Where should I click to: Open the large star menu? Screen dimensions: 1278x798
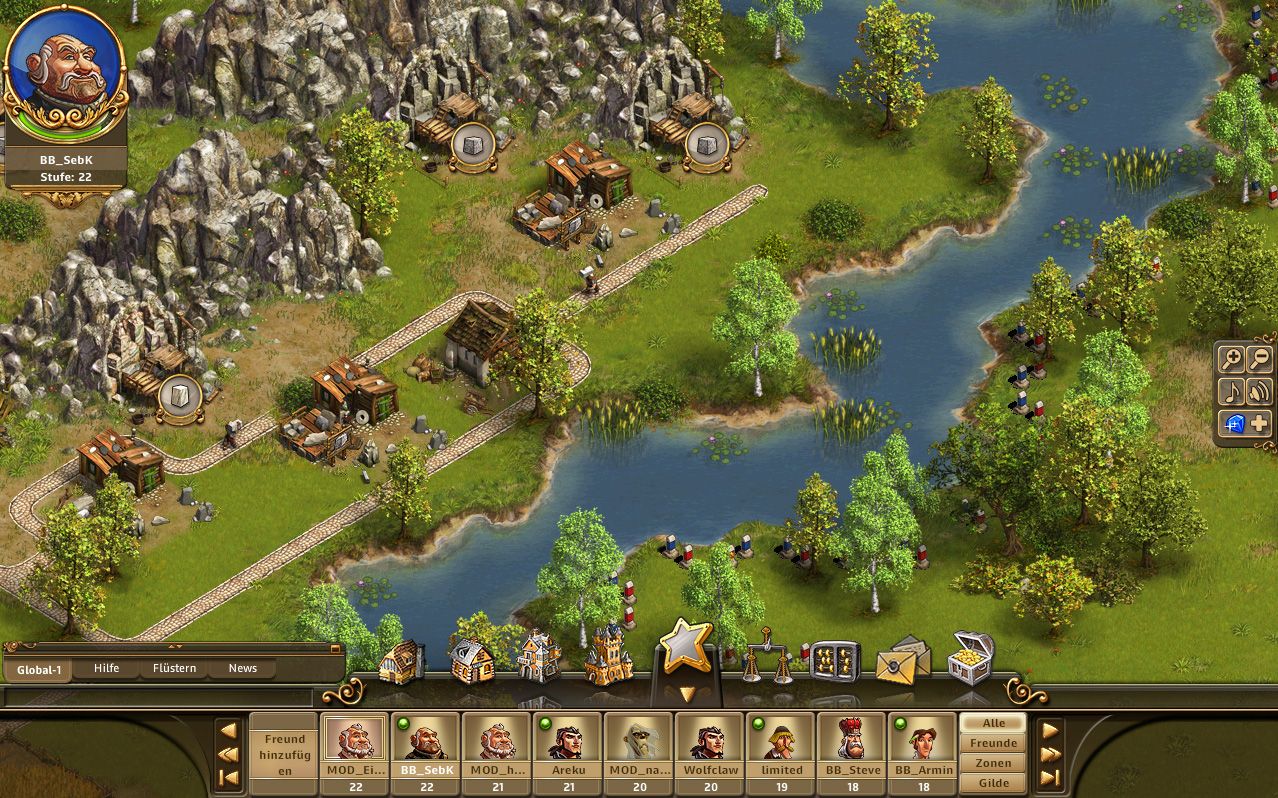[686, 647]
